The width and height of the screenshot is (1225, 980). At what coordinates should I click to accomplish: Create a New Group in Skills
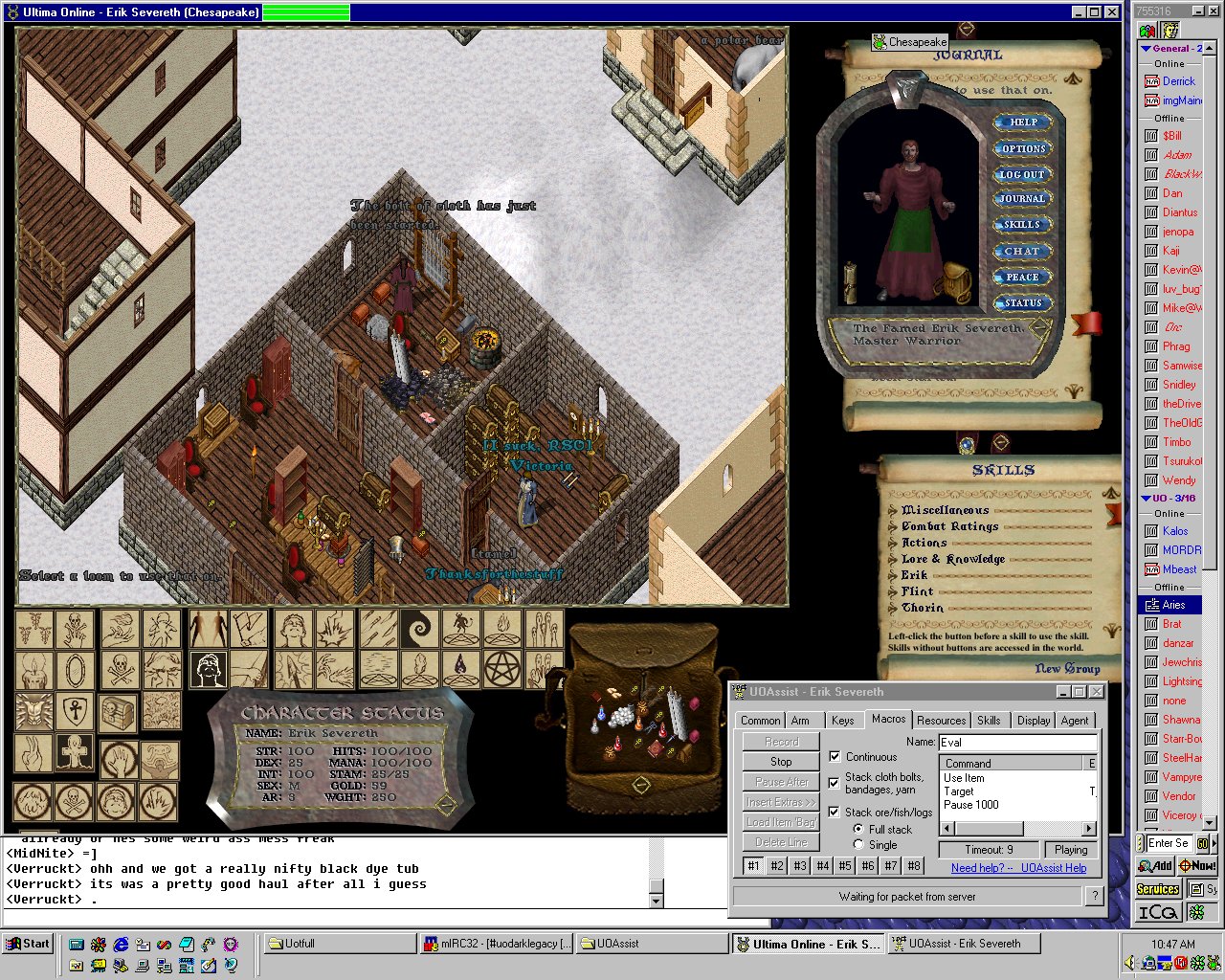tap(1067, 669)
